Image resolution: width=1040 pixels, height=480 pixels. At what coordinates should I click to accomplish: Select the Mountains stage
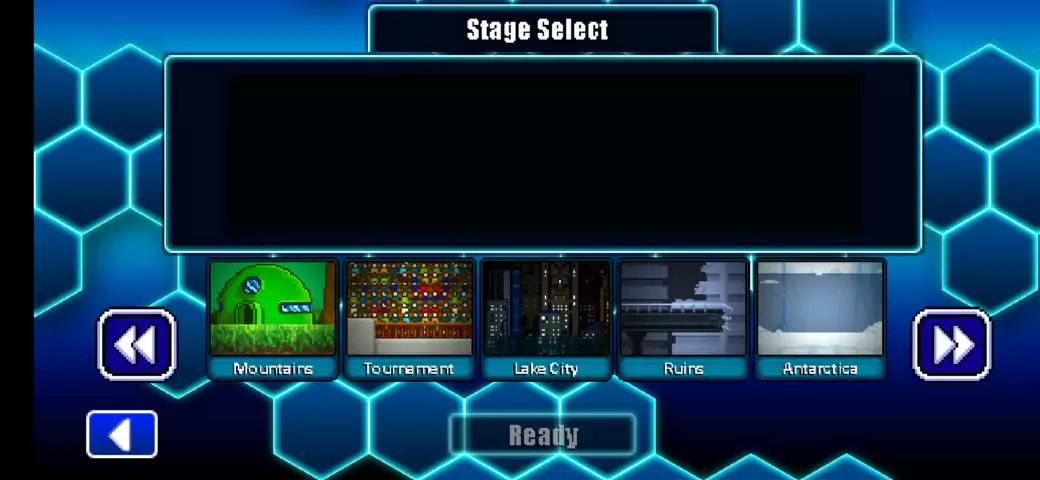tap(273, 318)
